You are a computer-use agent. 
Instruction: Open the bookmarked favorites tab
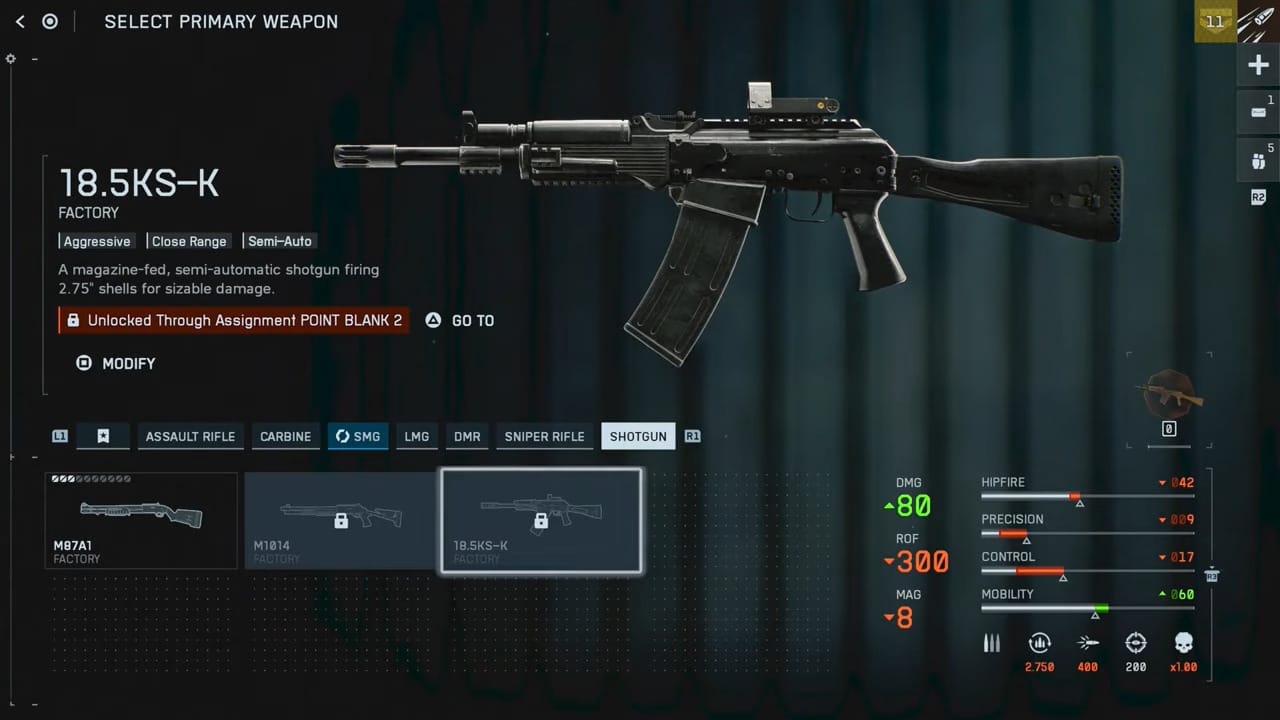(103, 436)
